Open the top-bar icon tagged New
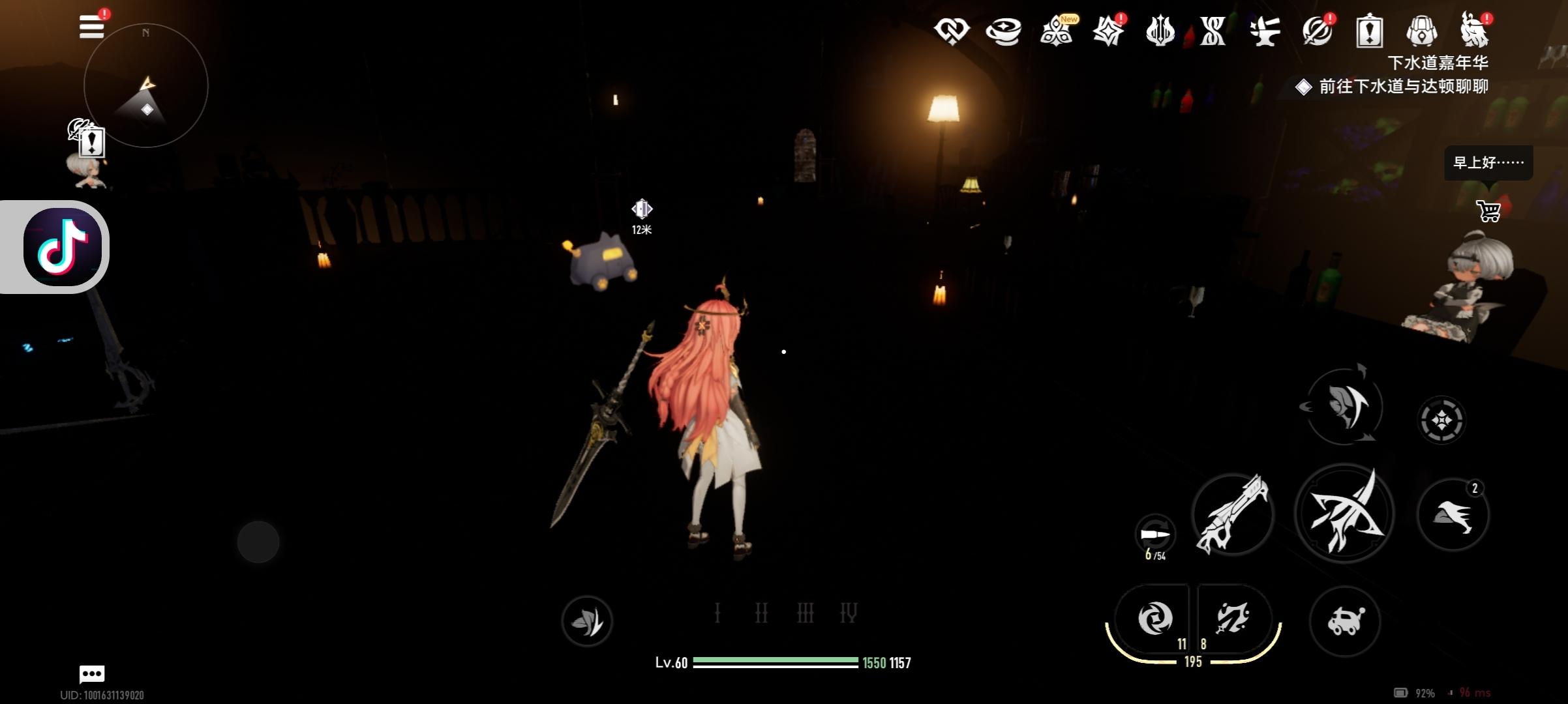Viewport: 1568px width, 704px height. pos(1057,31)
